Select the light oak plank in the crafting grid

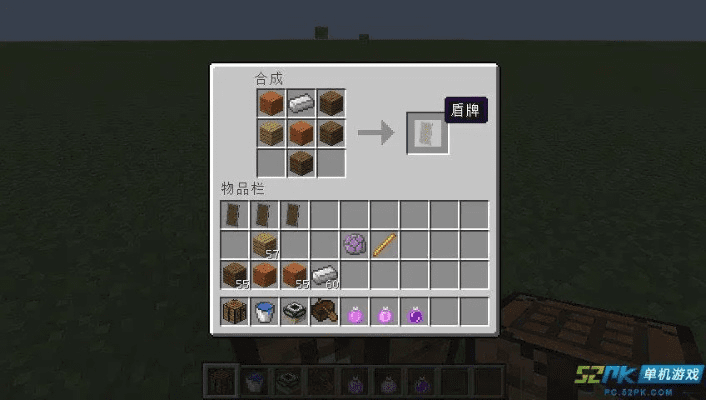[x=271, y=132]
